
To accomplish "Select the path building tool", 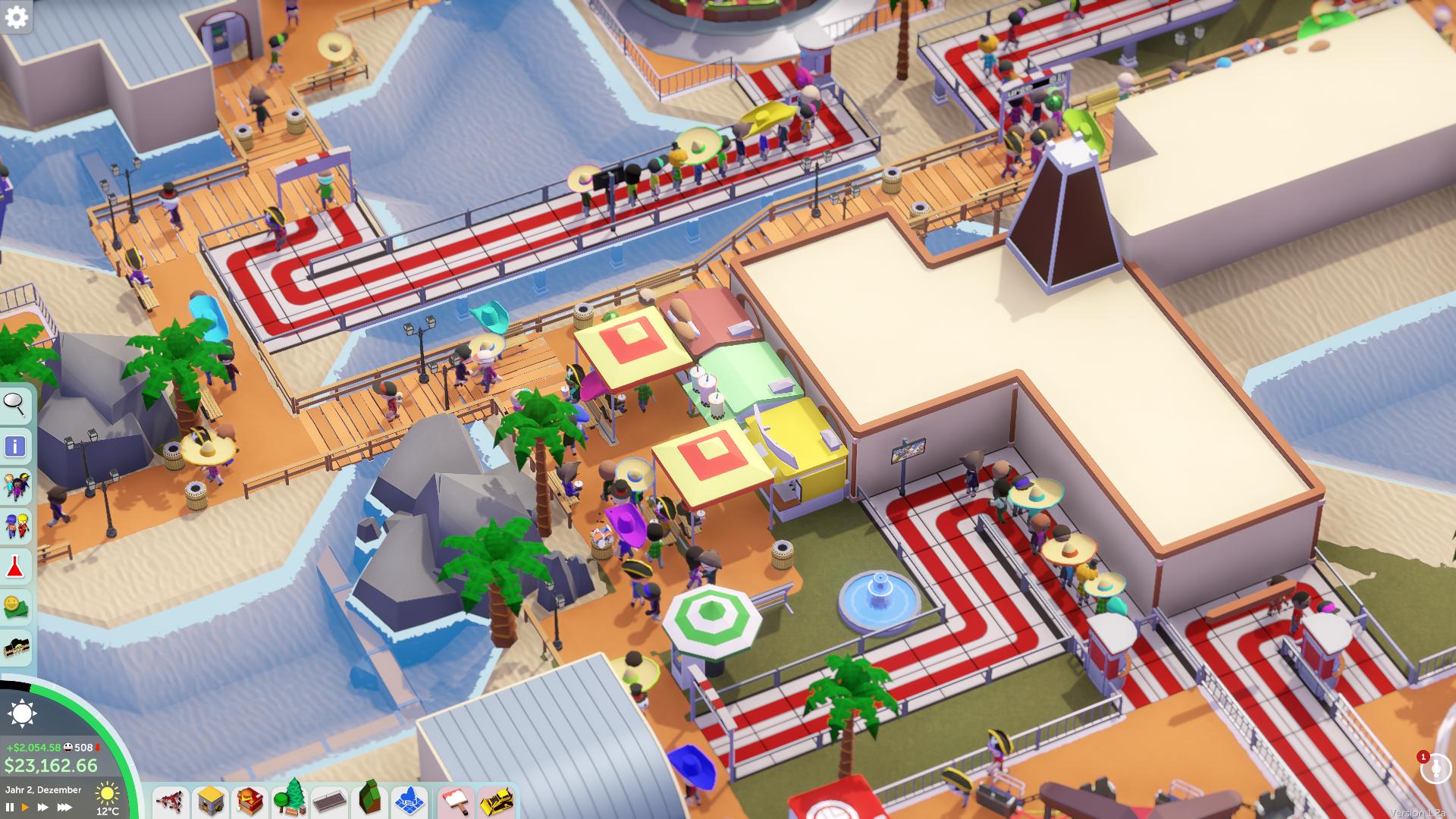I will pos(329,802).
